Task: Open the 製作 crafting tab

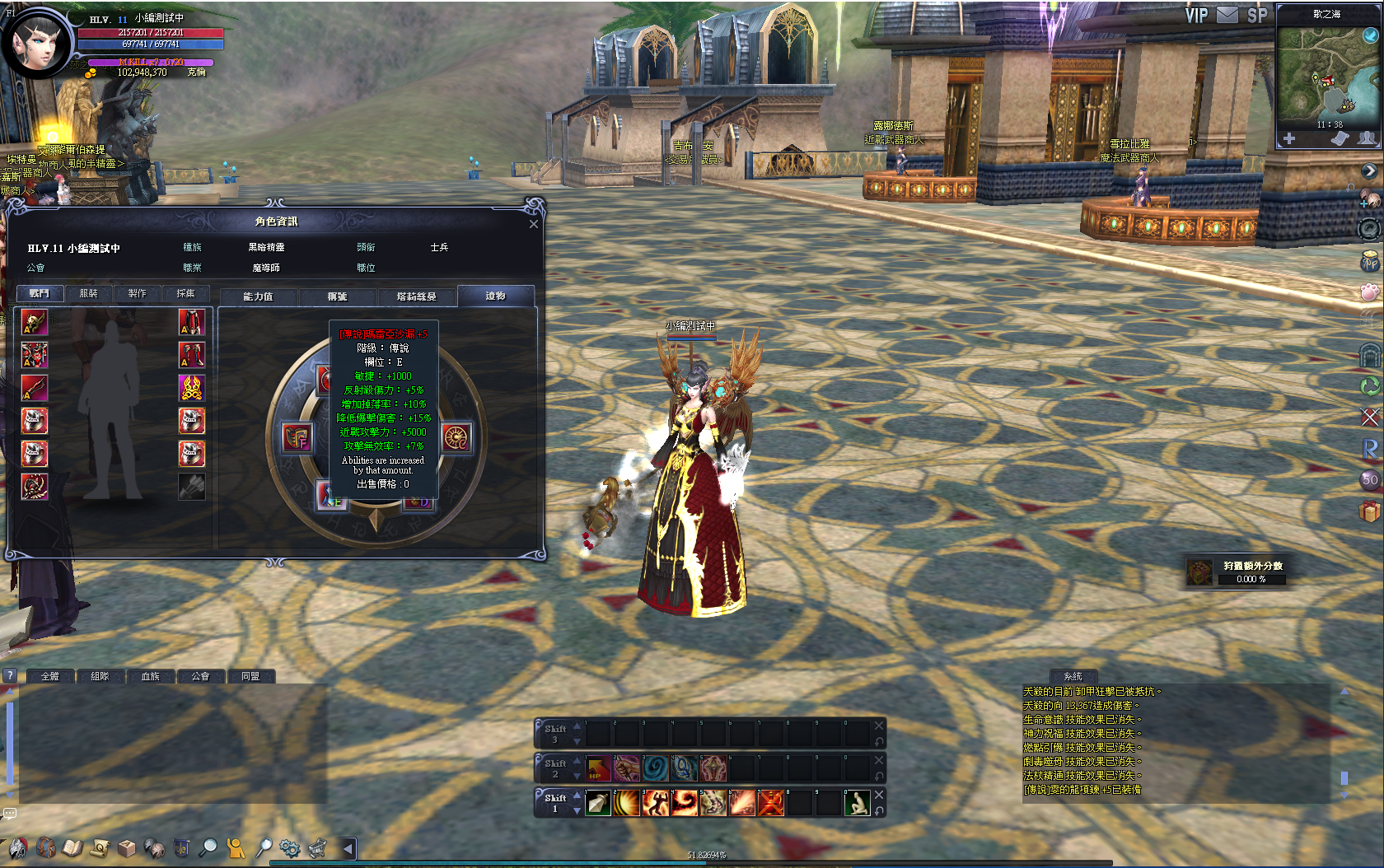Action: (x=137, y=294)
